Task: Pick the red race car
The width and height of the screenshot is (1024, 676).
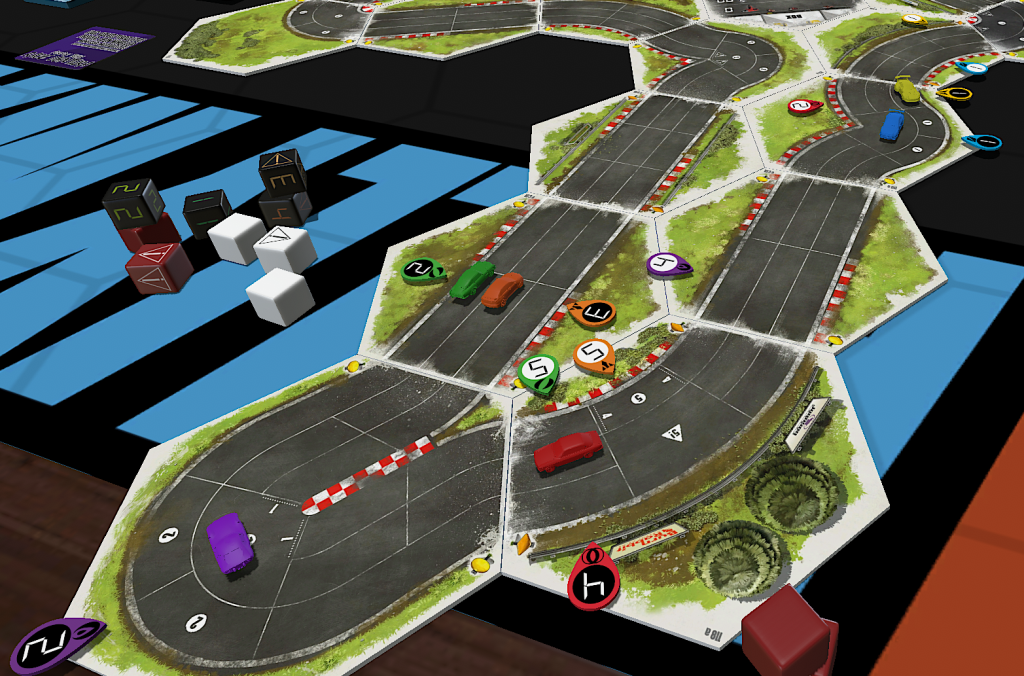Action: (567, 451)
